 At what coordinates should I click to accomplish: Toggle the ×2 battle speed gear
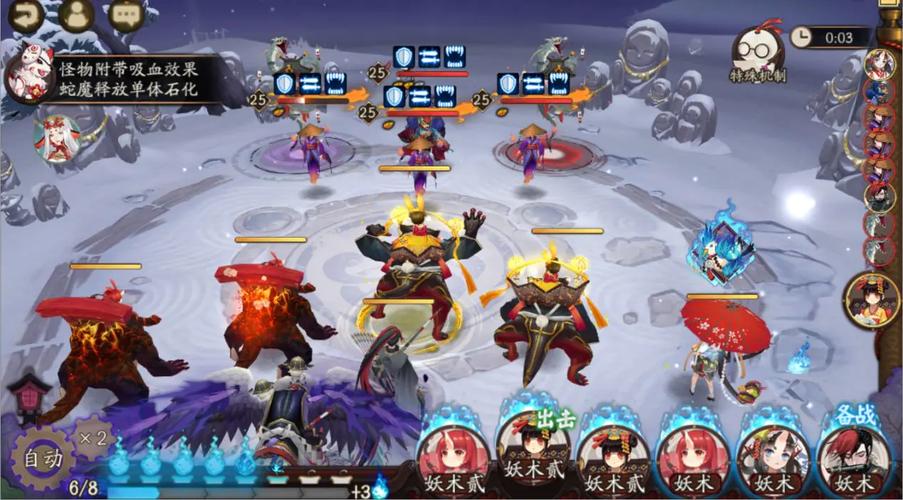93,437
